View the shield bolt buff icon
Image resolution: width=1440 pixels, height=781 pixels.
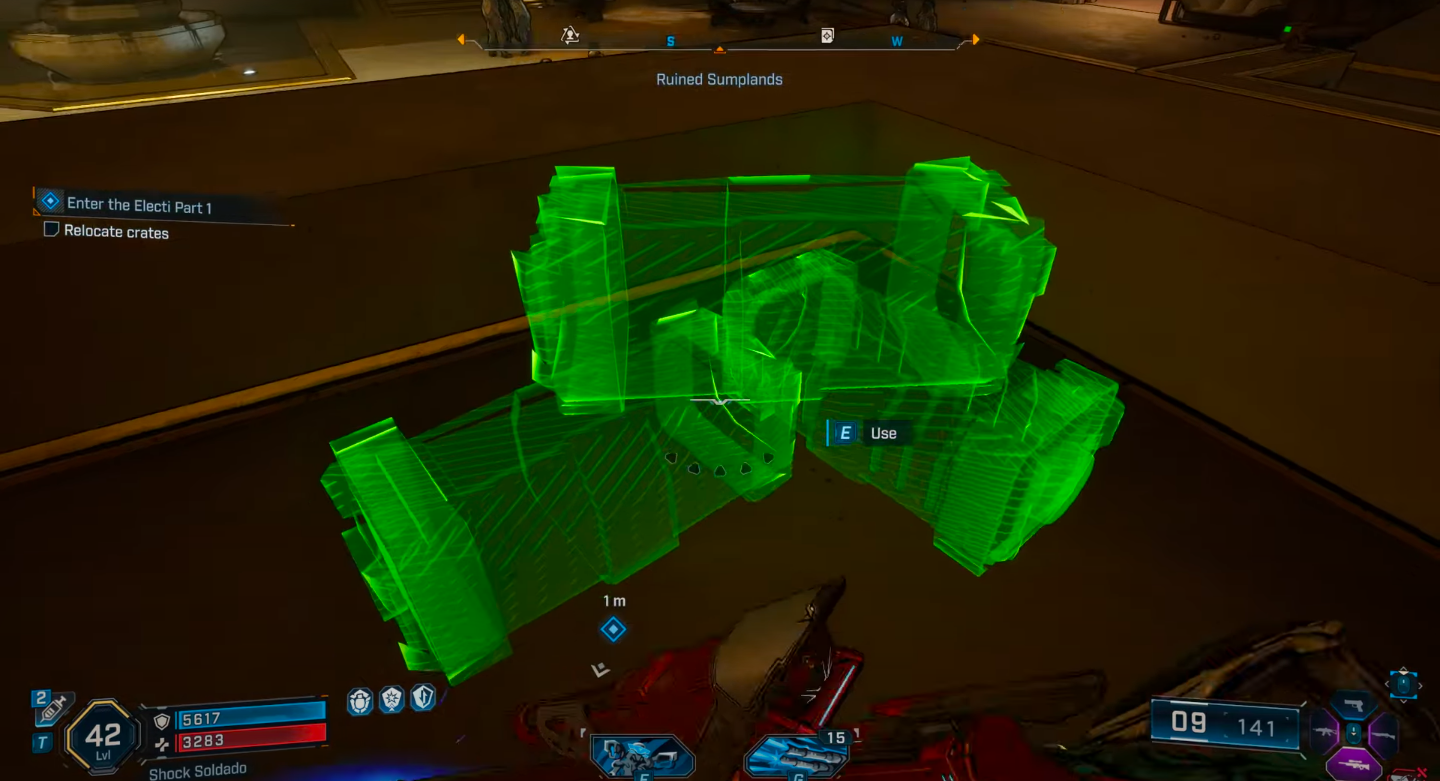(423, 698)
